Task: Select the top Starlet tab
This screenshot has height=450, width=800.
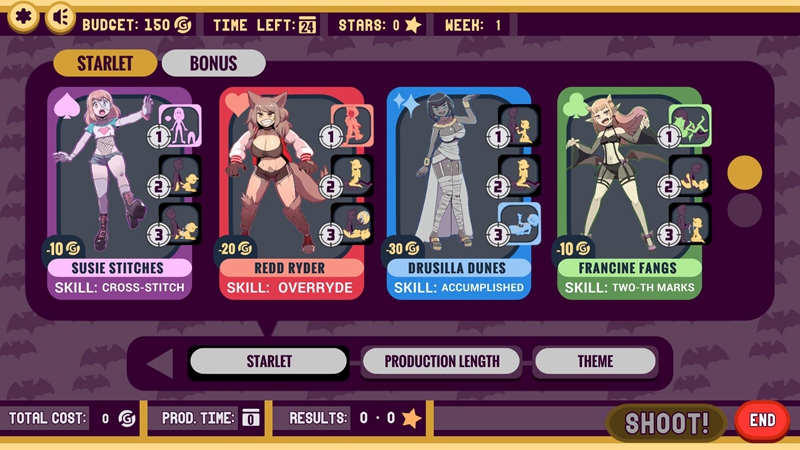Action: click(105, 63)
